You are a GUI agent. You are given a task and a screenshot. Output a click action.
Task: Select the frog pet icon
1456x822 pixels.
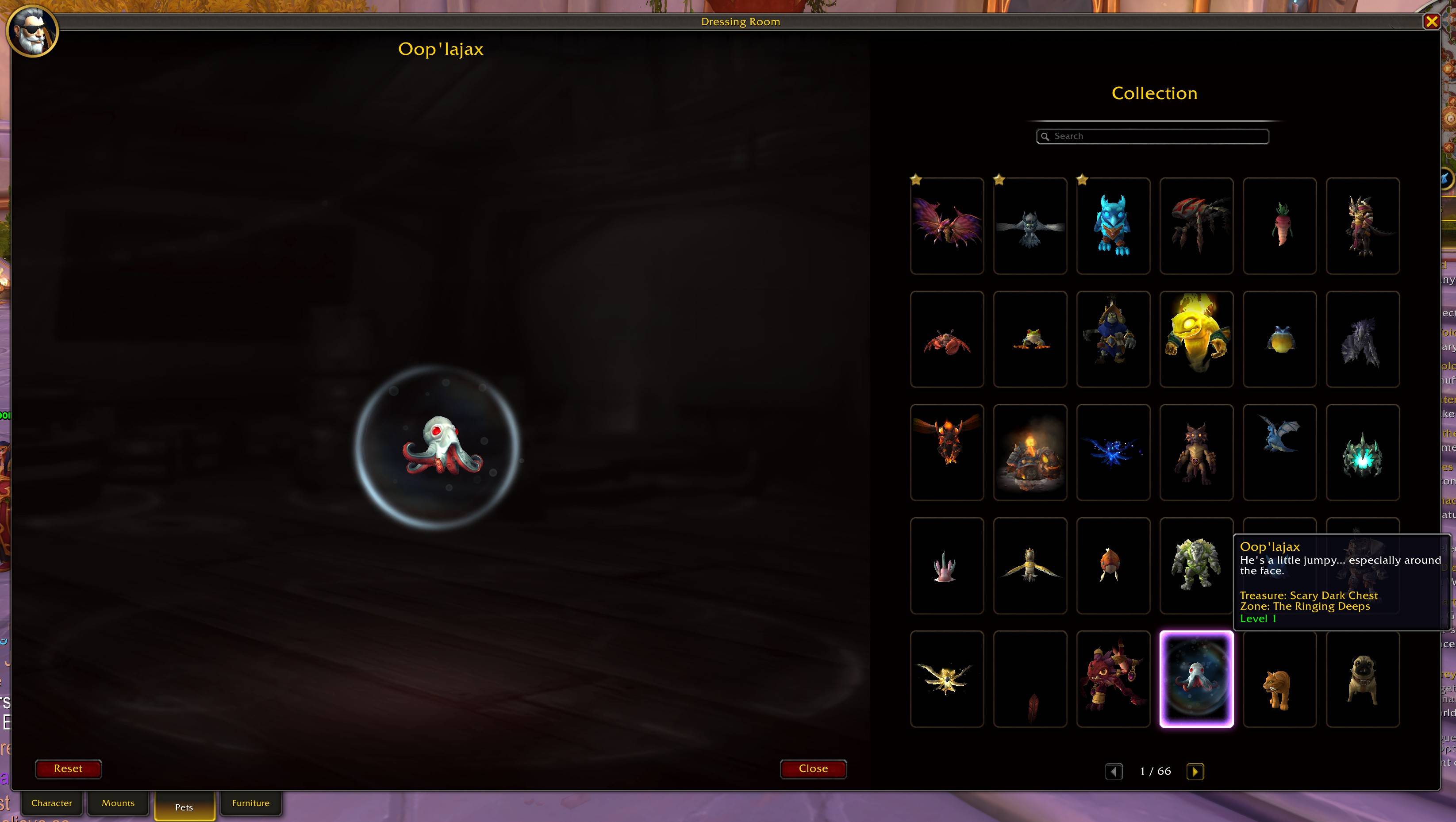1030,339
